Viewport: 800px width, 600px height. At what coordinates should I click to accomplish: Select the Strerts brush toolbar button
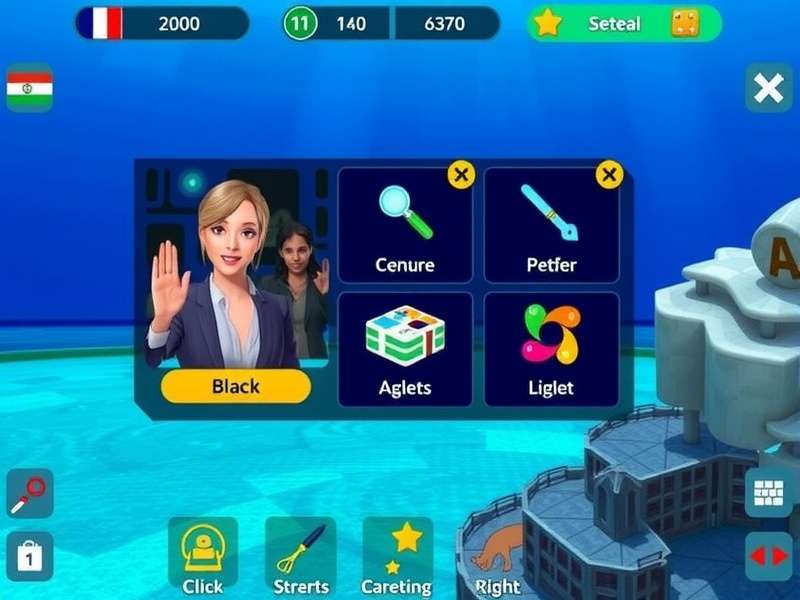(x=300, y=556)
